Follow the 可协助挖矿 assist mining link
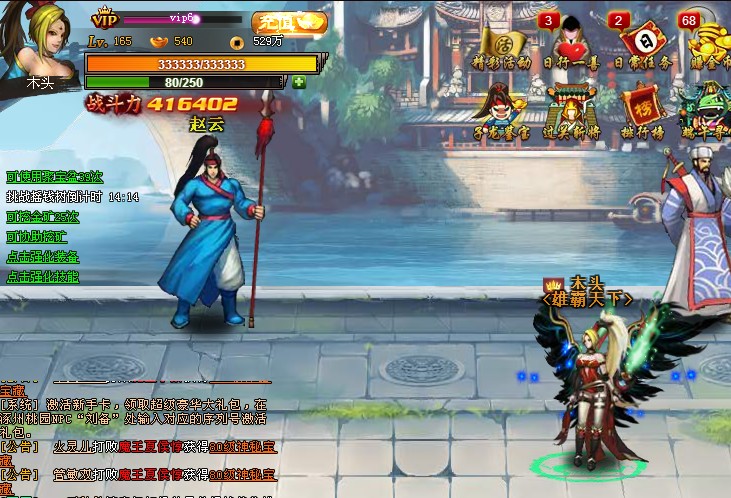 [37, 237]
